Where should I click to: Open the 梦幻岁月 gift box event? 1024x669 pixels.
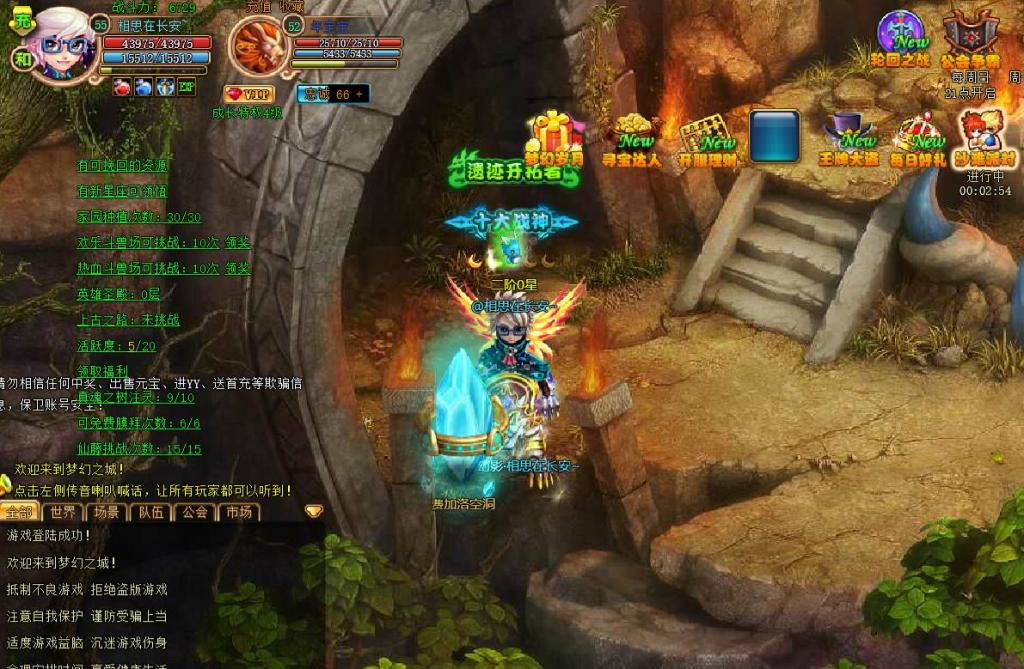pyautogui.click(x=553, y=136)
